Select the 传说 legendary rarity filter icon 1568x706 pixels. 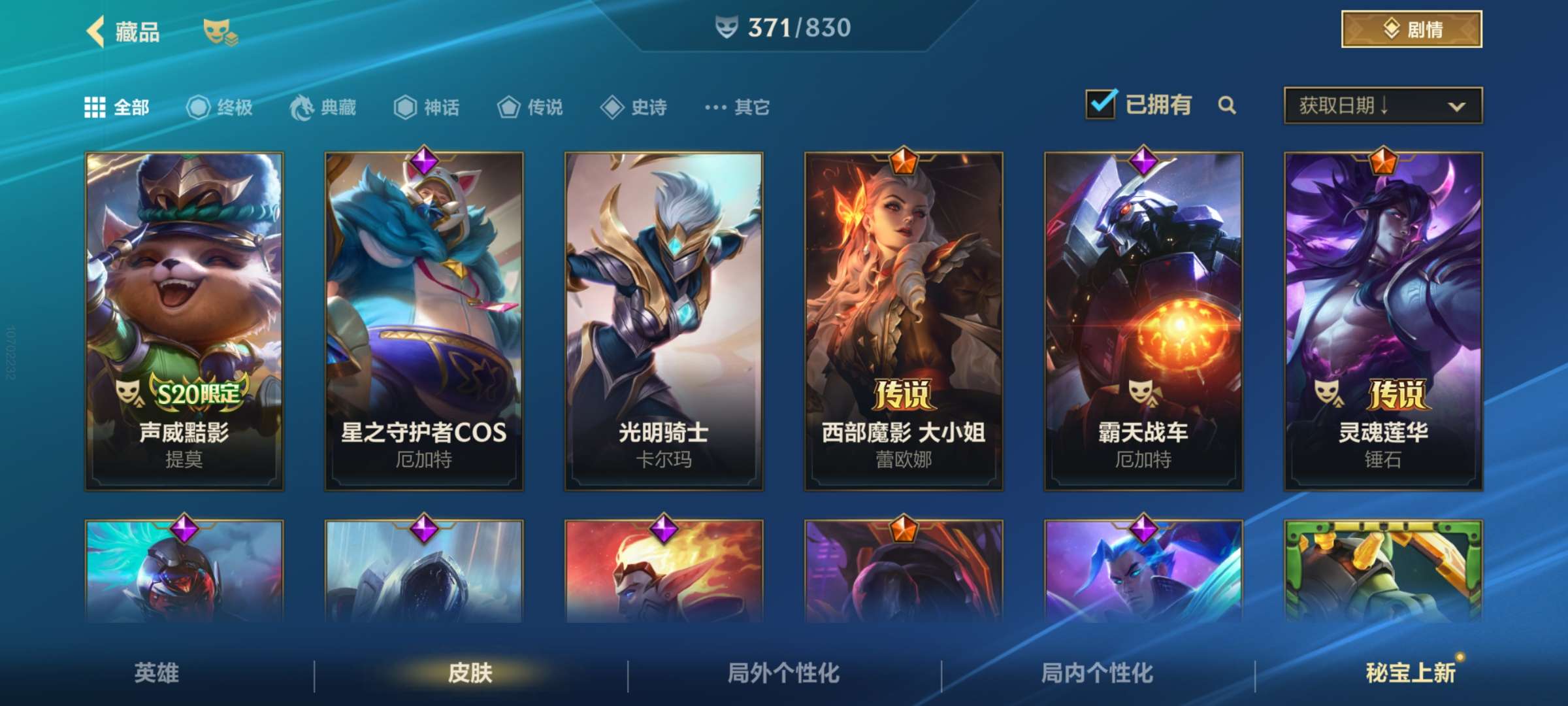click(508, 108)
